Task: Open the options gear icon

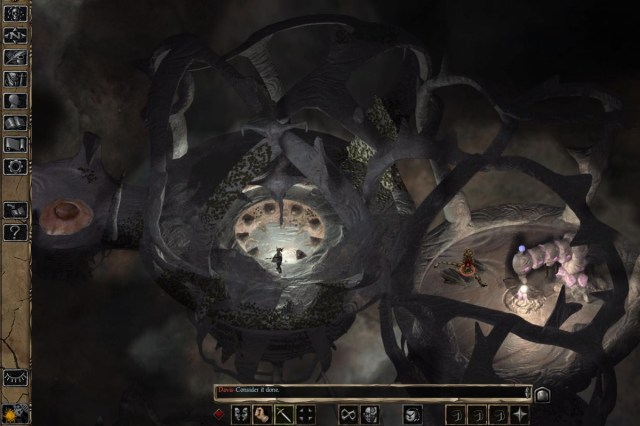Action: (15, 166)
